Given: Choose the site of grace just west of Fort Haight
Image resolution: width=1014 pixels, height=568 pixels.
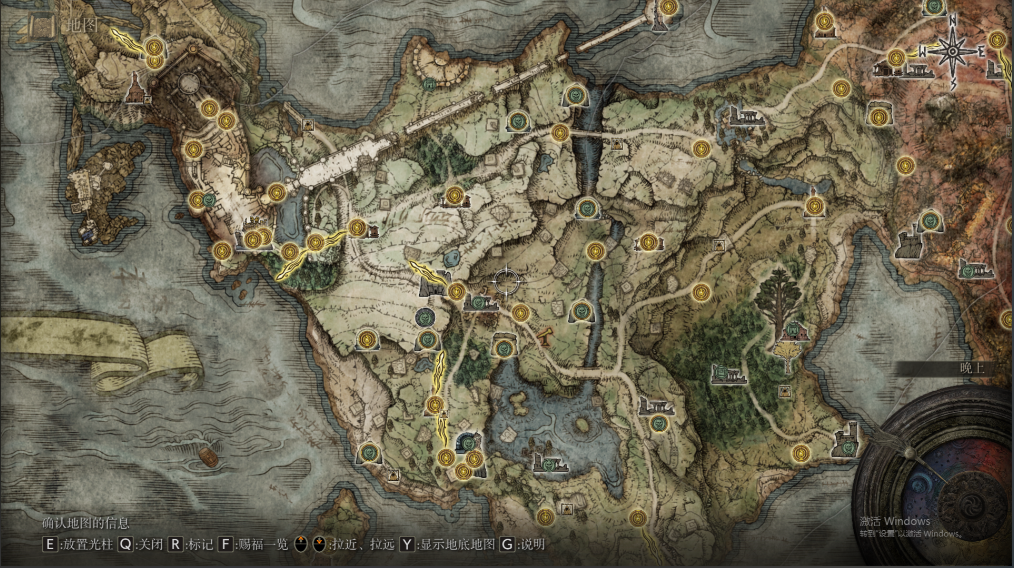Looking at the screenshot, I should 800,452.
